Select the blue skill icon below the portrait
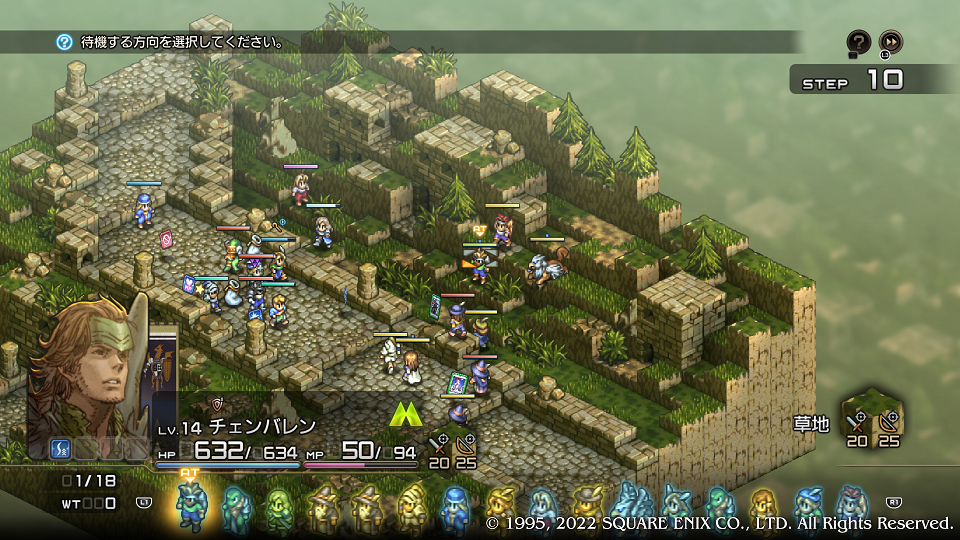This screenshot has width=960, height=540. (60, 449)
